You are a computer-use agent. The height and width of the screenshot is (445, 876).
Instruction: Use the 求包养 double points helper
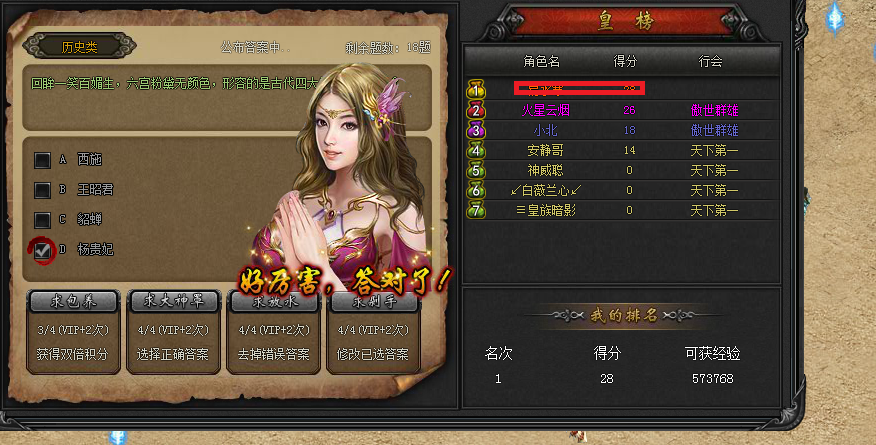tap(74, 301)
